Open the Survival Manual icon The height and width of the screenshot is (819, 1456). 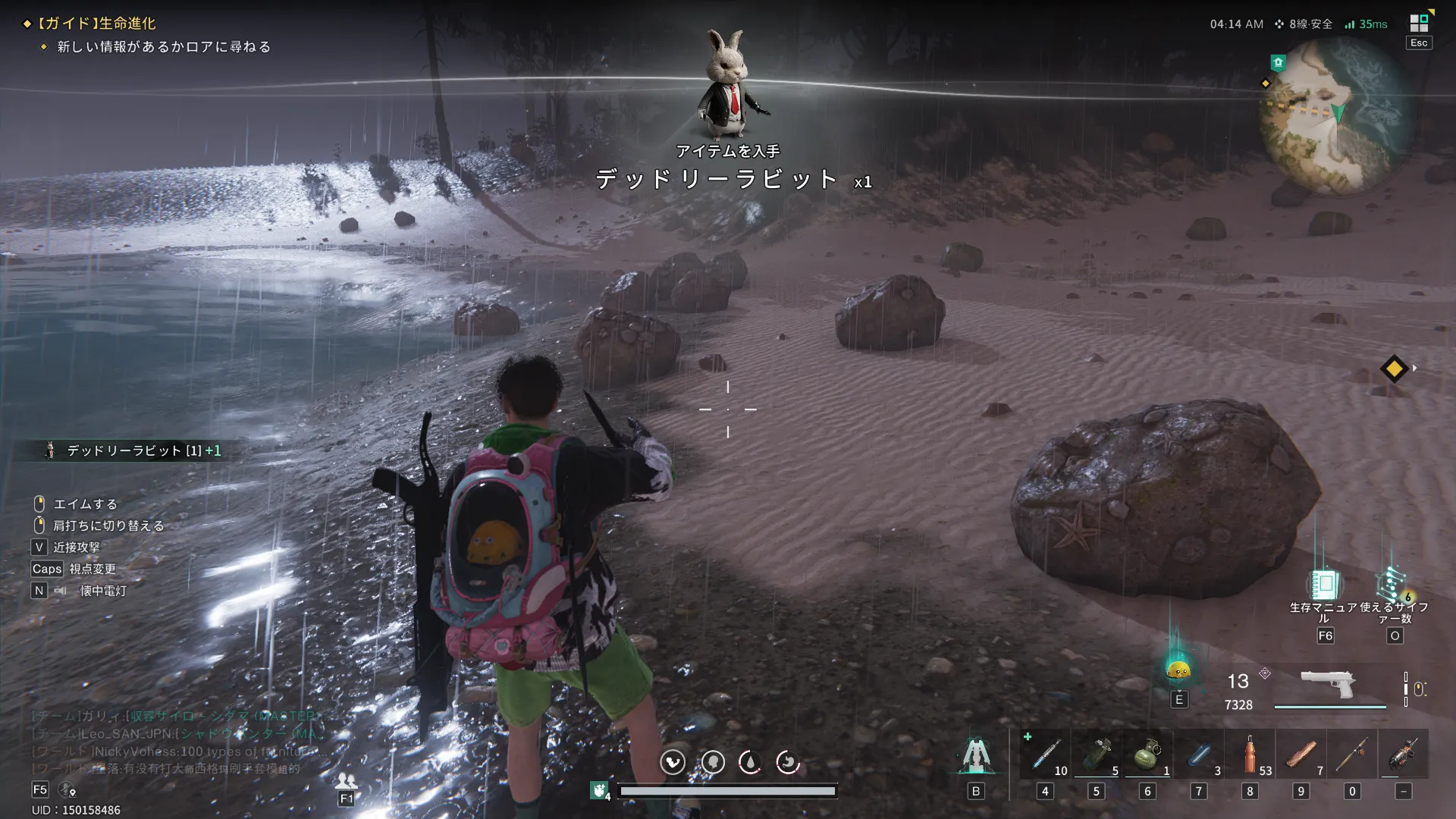[x=1324, y=585]
